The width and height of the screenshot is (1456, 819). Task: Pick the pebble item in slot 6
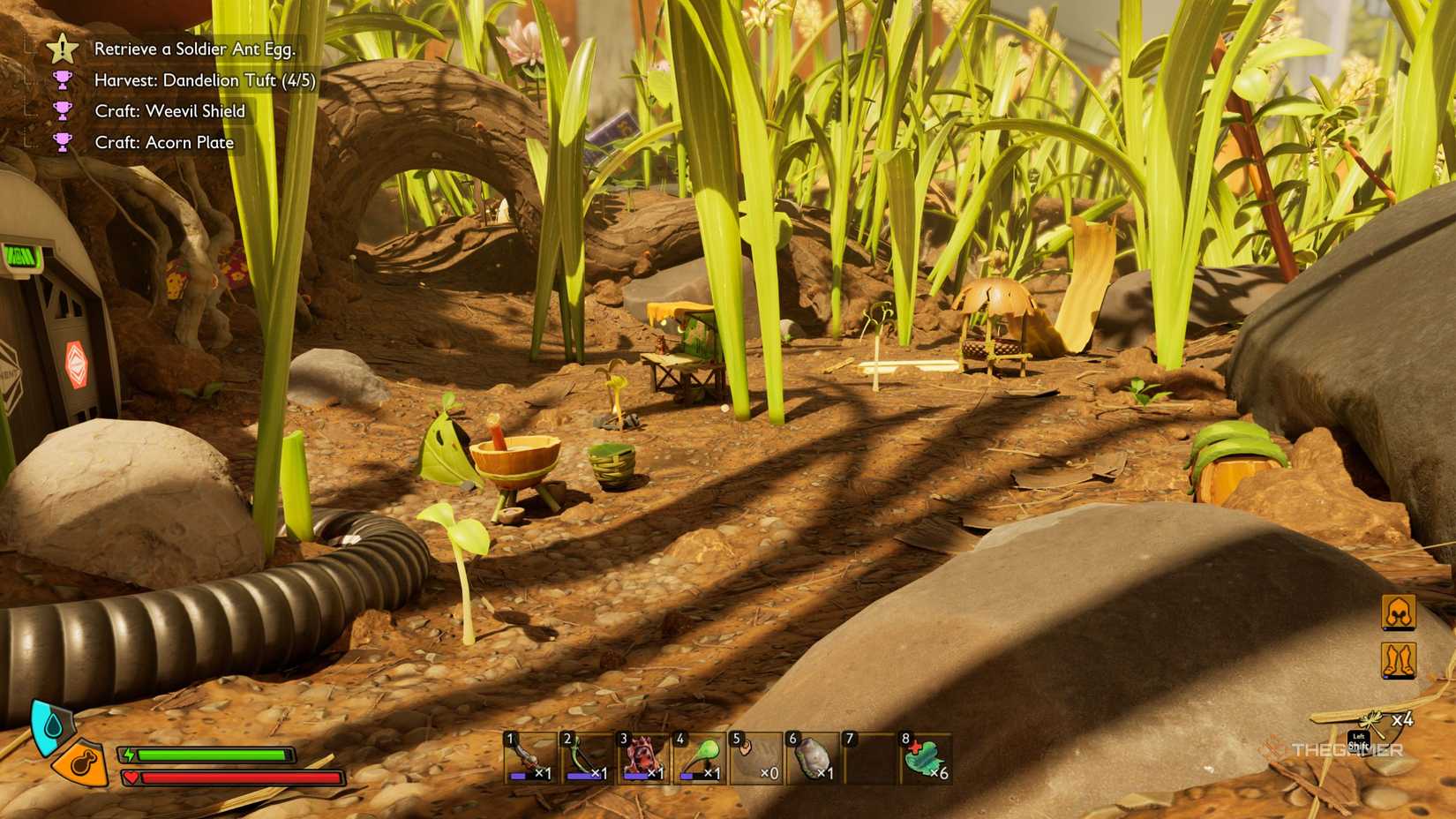812,758
